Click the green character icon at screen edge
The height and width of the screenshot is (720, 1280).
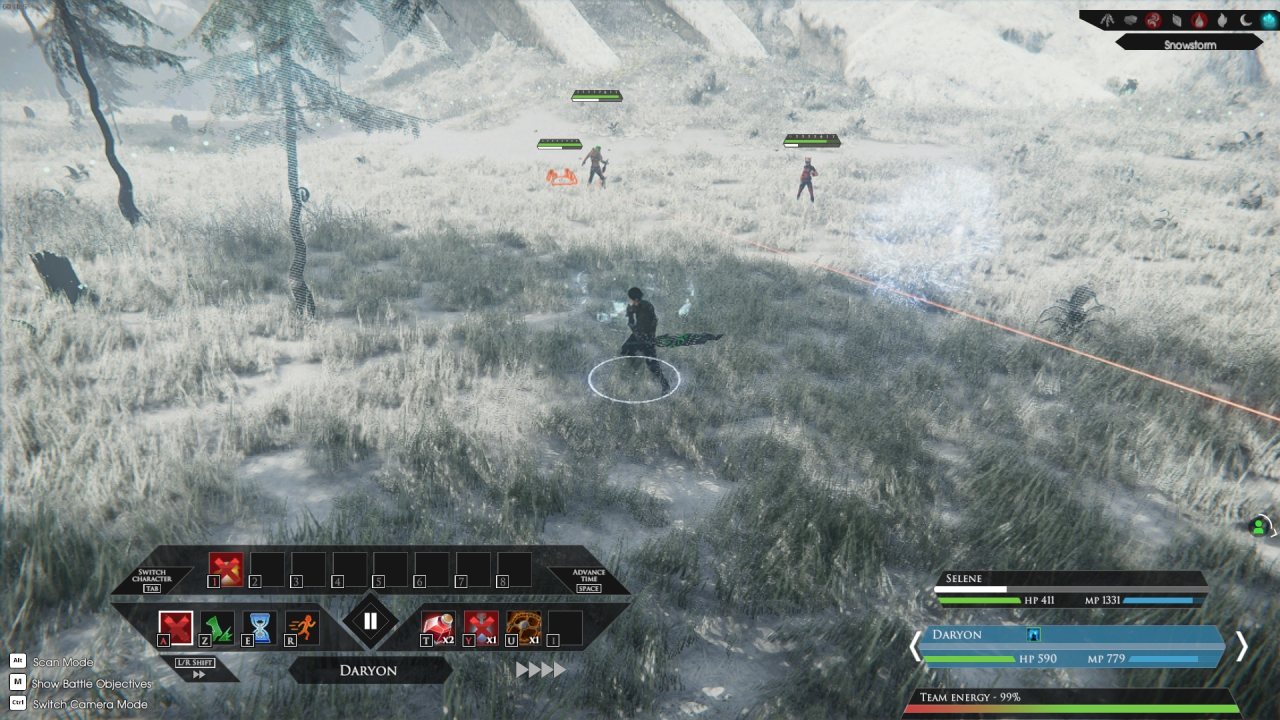pos(1259,526)
